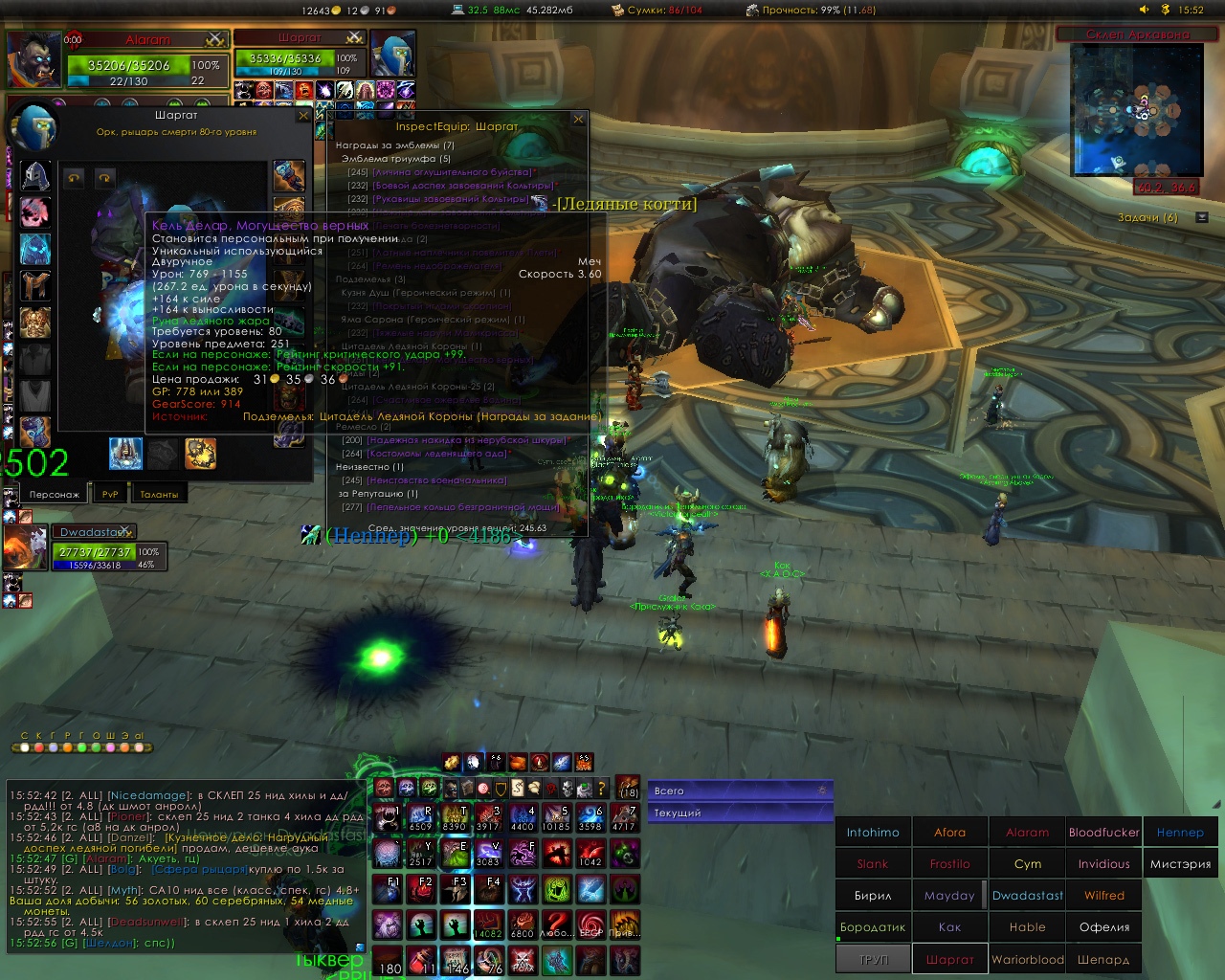
Task: Open the Таланты tab
Action: click(x=159, y=494)
